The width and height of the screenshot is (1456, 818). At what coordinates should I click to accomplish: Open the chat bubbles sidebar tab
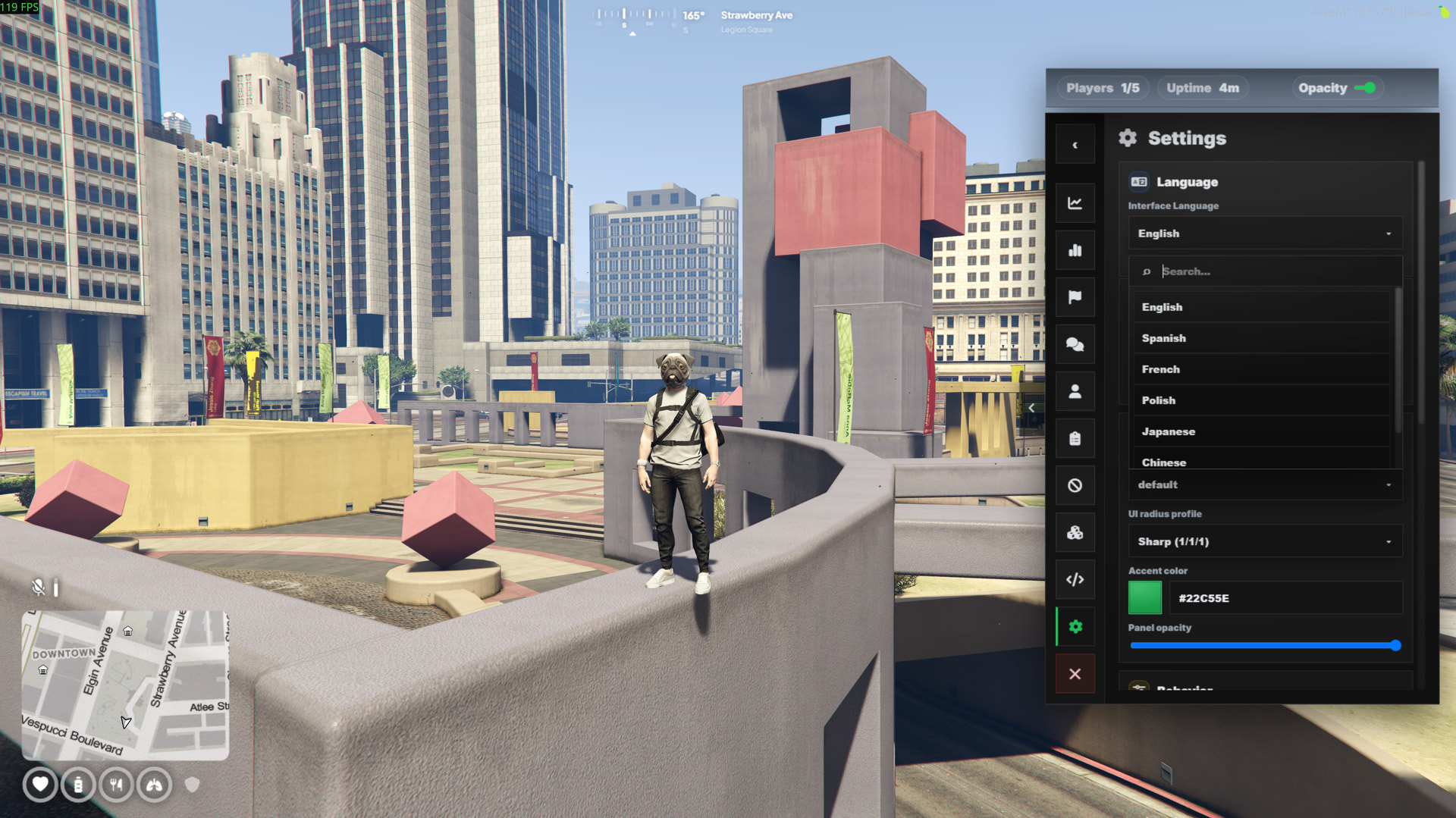(x=1075, y=345)
